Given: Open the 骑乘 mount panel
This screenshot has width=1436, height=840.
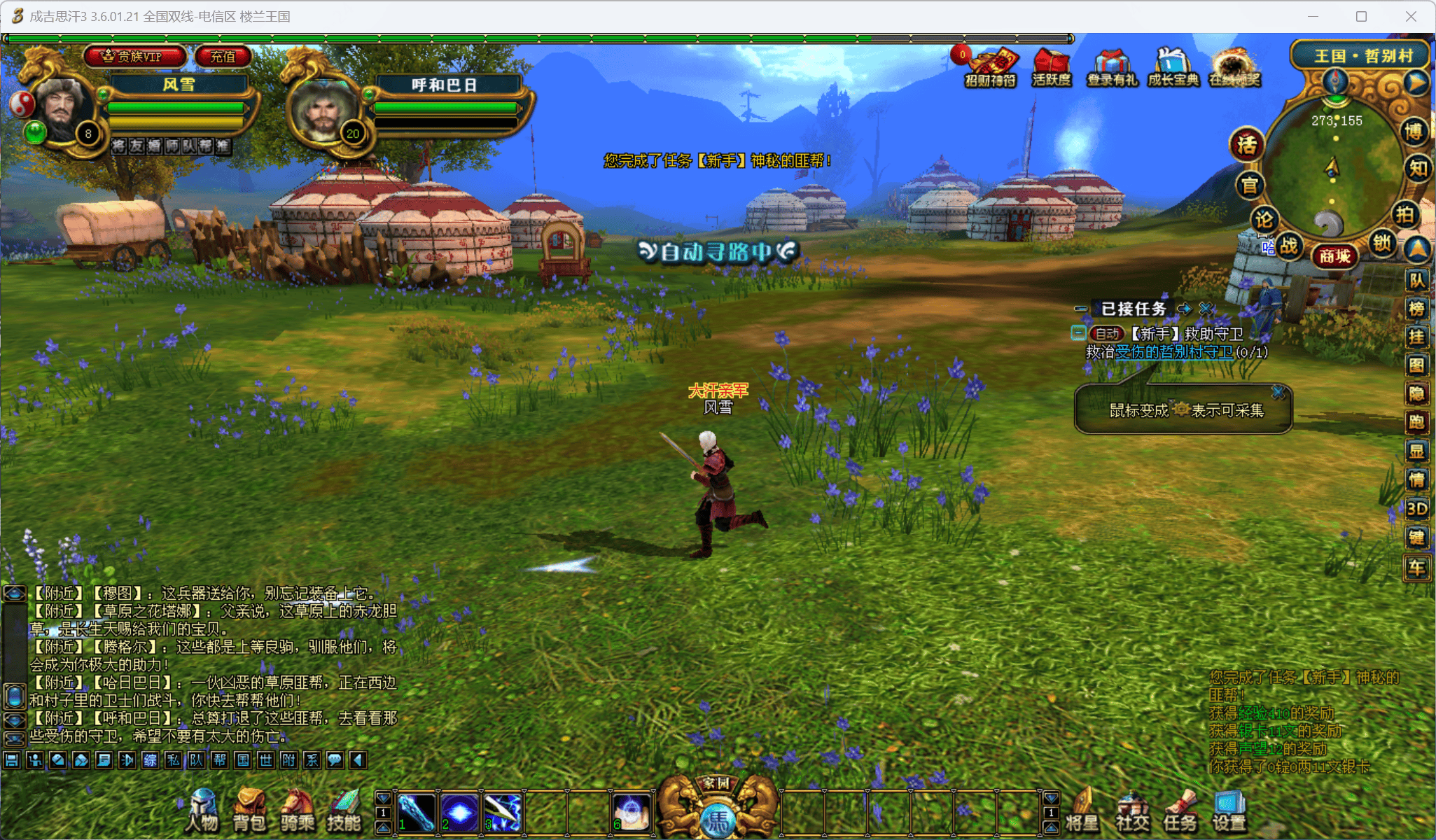Looking at the screenshot, I should (x=297, y=811).
